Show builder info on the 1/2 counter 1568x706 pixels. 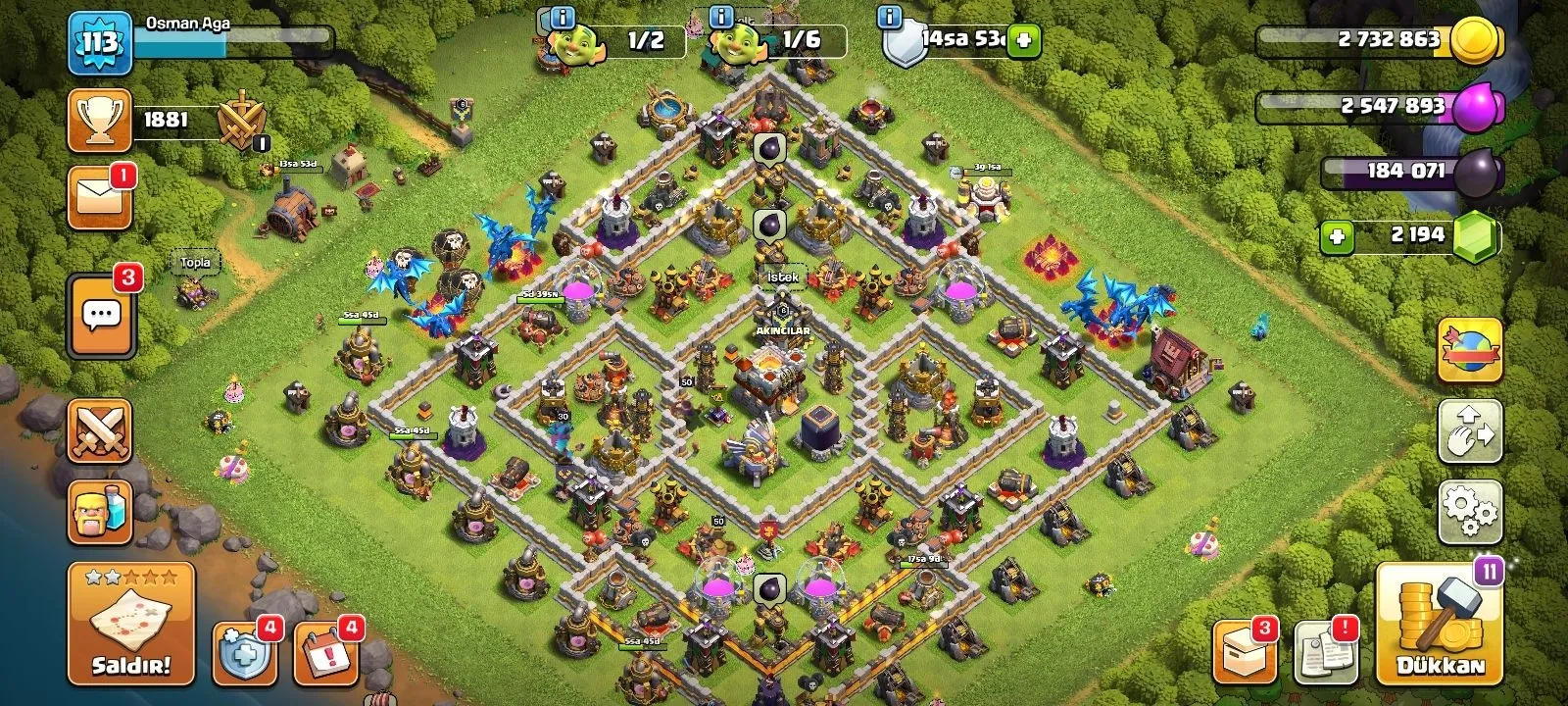pyautogui.click(x=562, y=18)
